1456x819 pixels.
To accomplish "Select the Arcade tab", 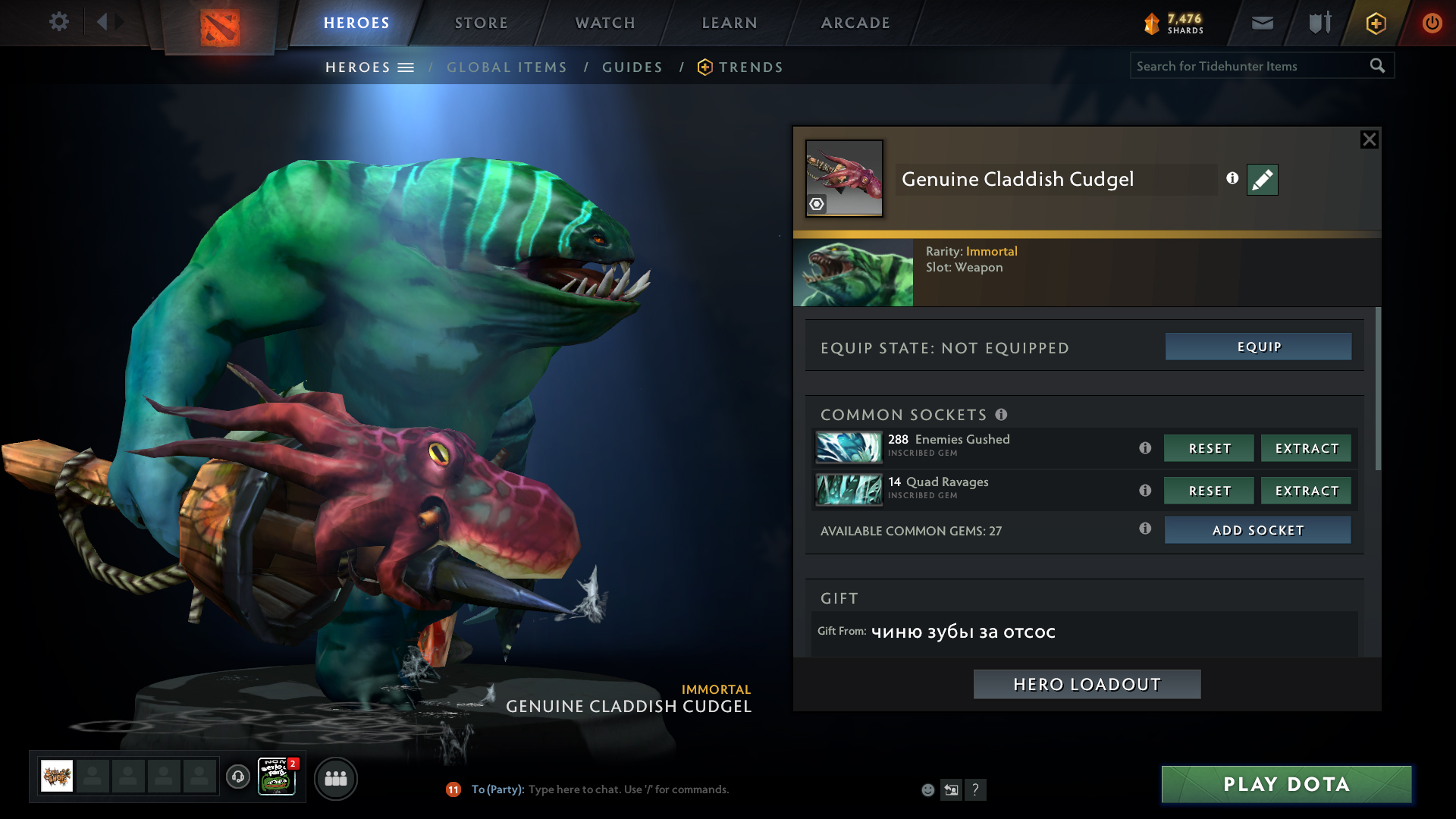I will pos(855,23).
